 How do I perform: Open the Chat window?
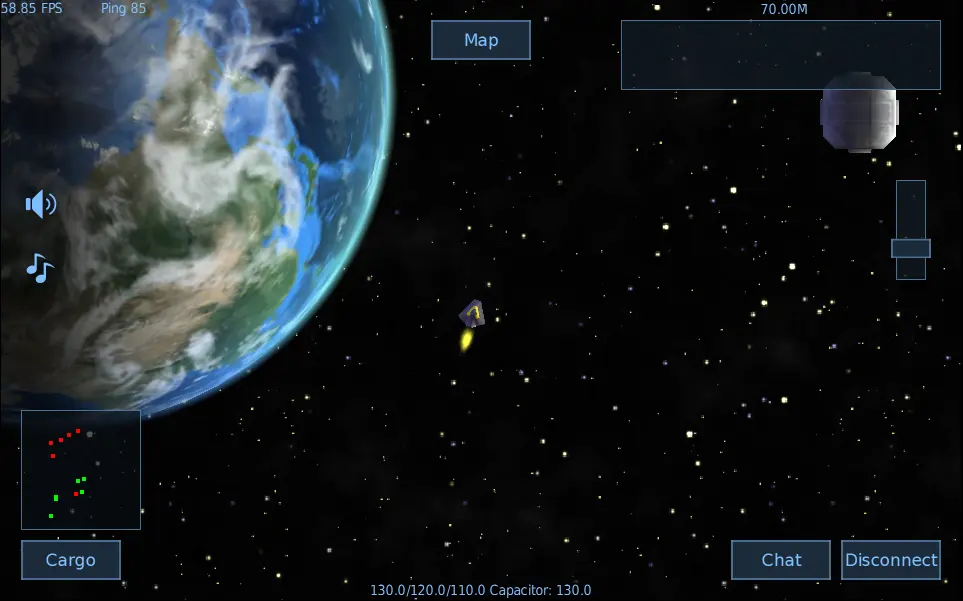tap(781, 560)
